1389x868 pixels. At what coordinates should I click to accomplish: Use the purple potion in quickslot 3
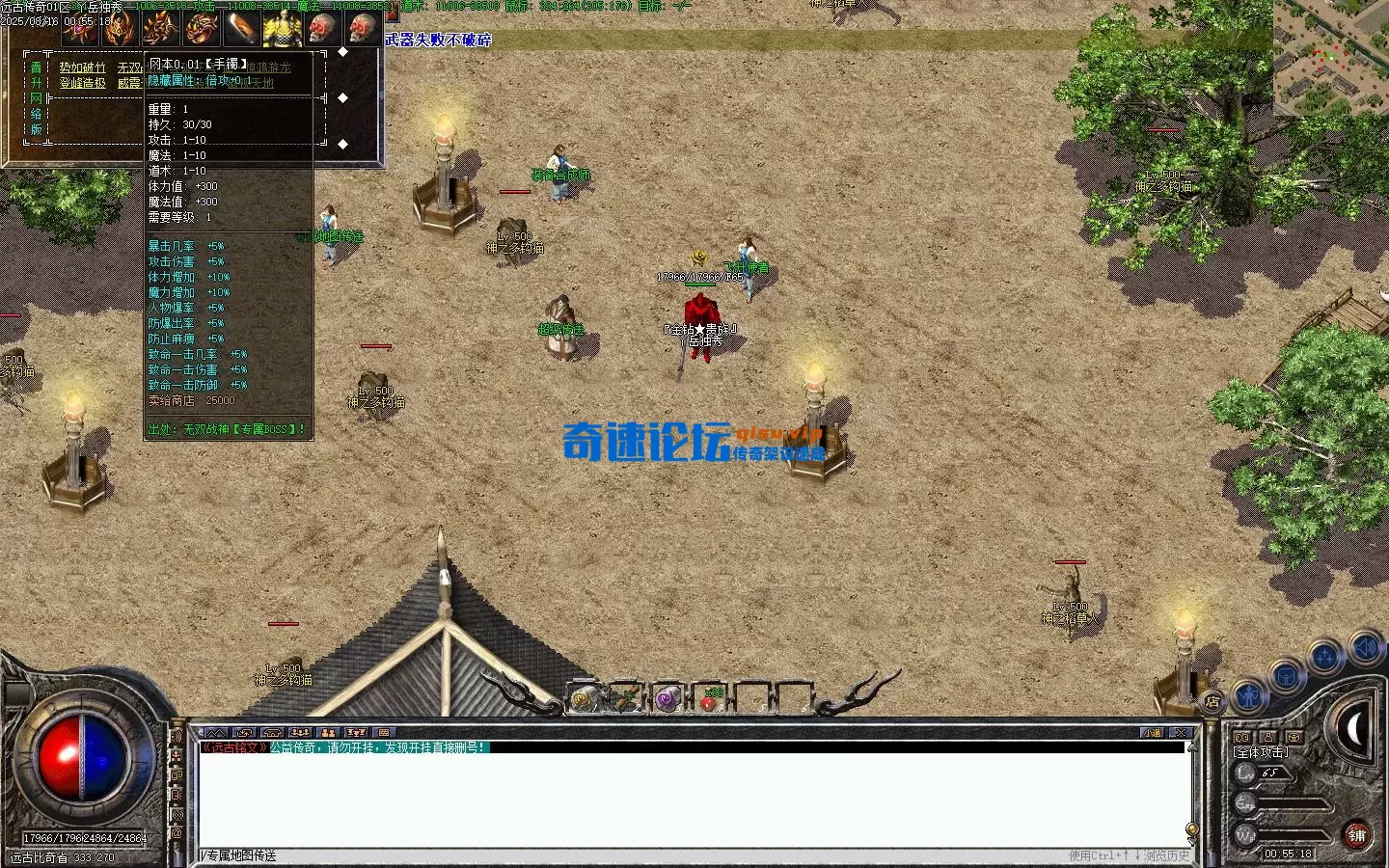tap(667, 698)
